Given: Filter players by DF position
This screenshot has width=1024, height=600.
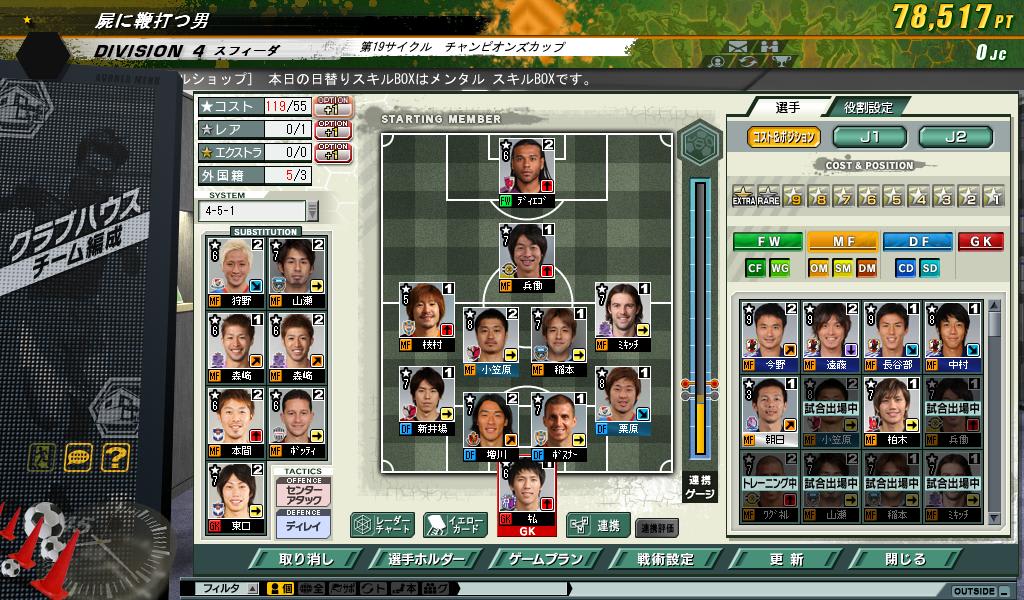Looking at the screenshot, I should 917,241.
